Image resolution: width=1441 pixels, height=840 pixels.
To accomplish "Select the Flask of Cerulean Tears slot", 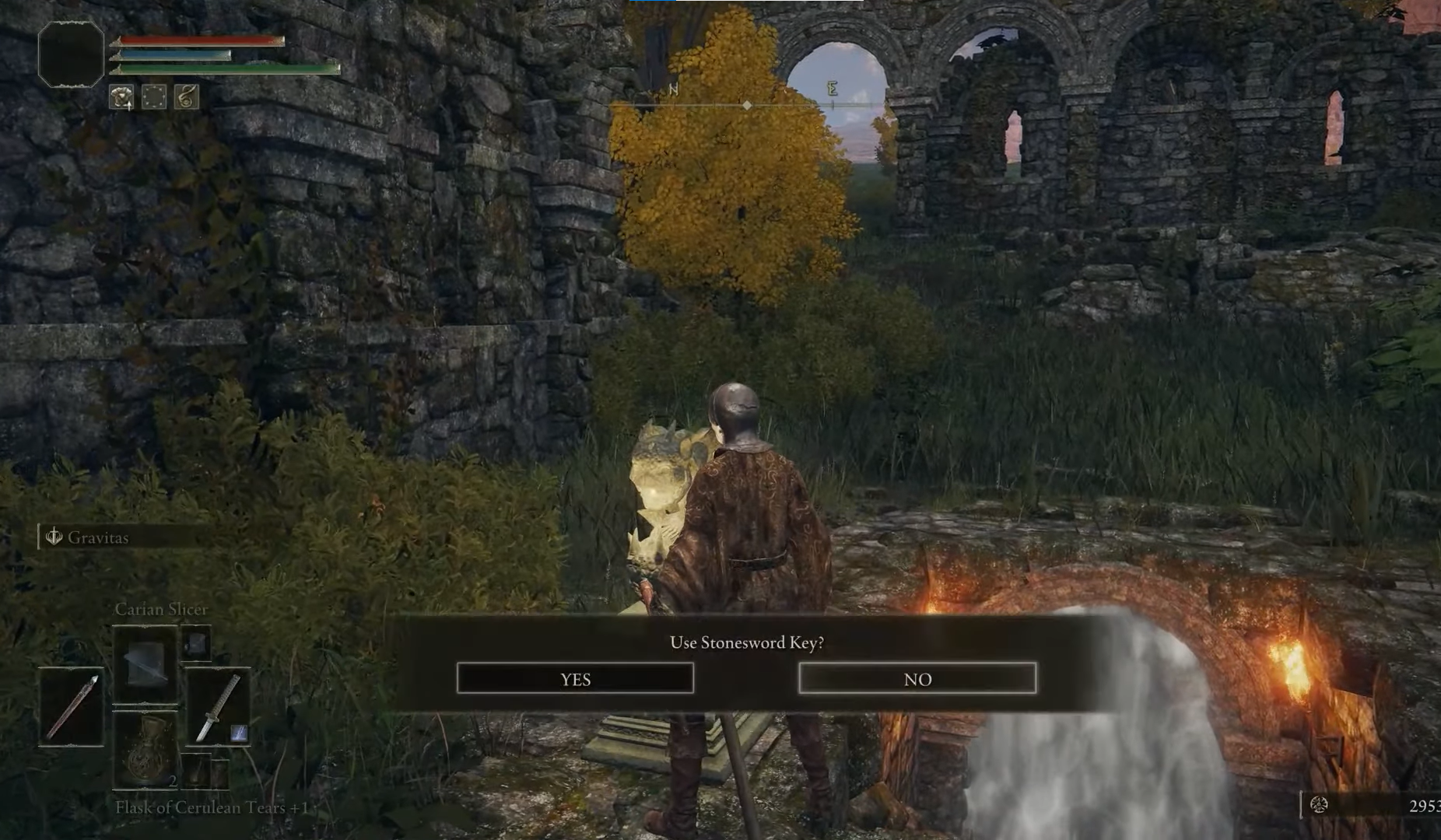I will [146, 750].
